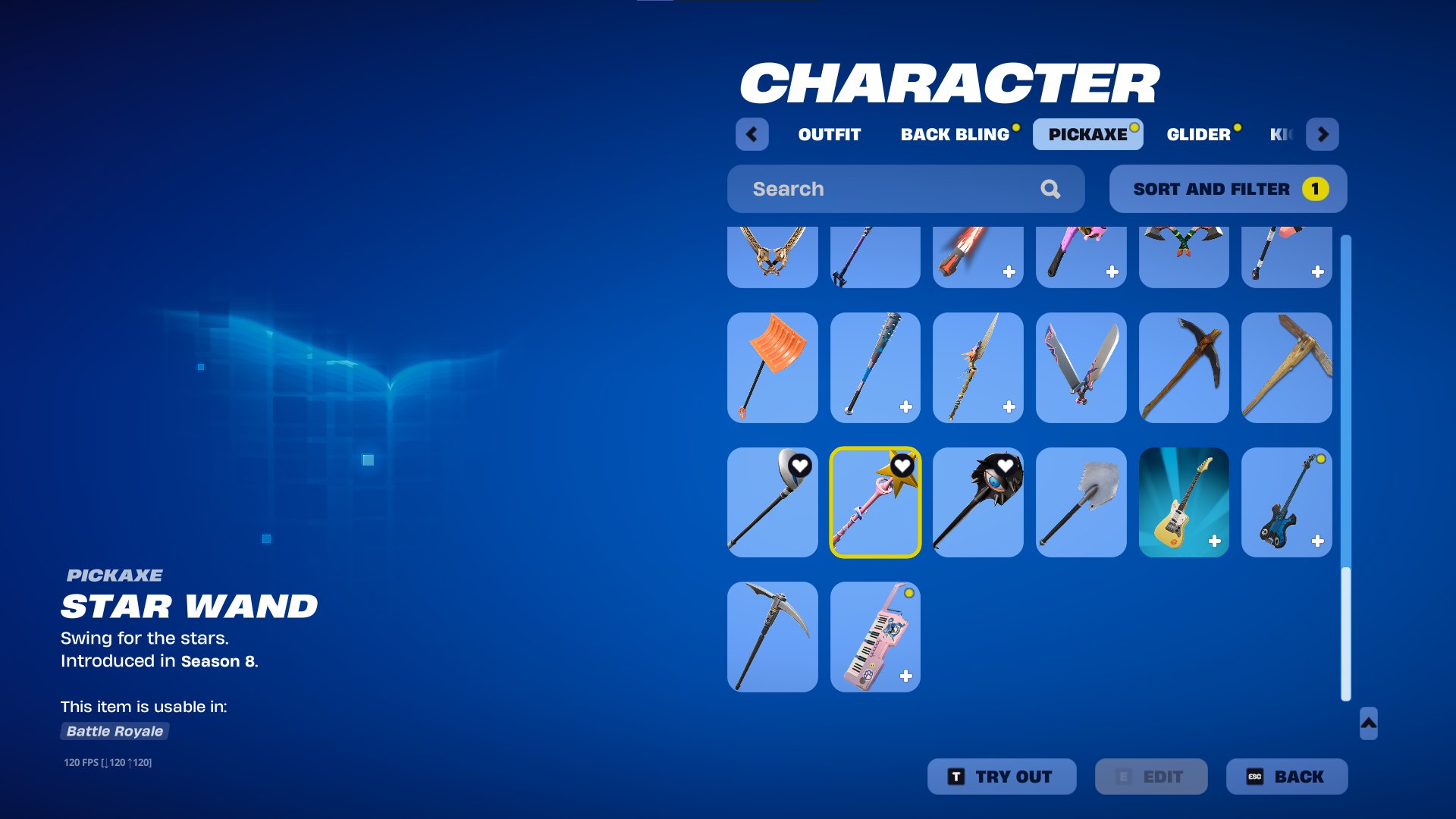Expand the next tab page with the right arrow

click(x=1323, y=134)
